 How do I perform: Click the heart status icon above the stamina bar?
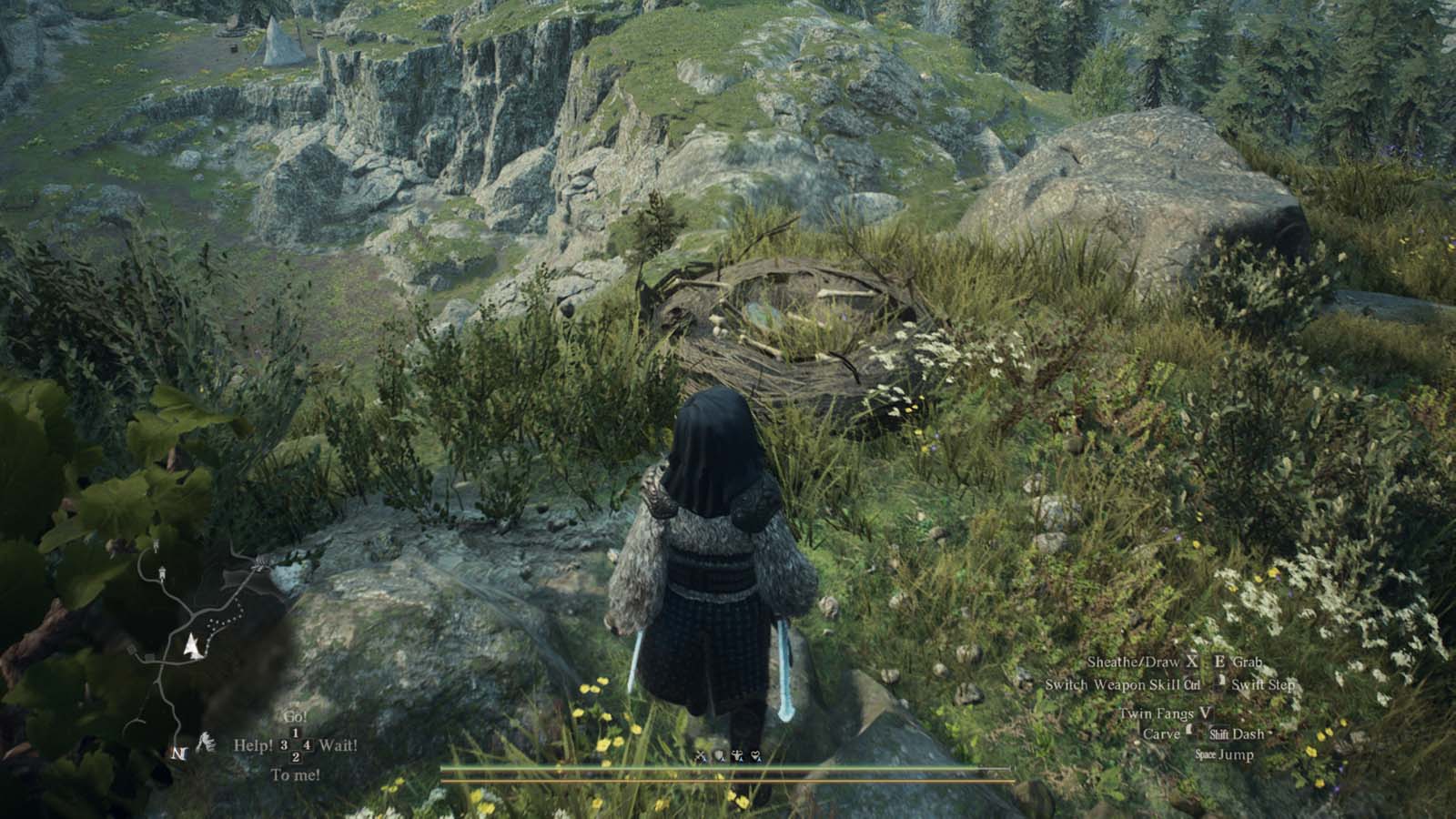754,755
